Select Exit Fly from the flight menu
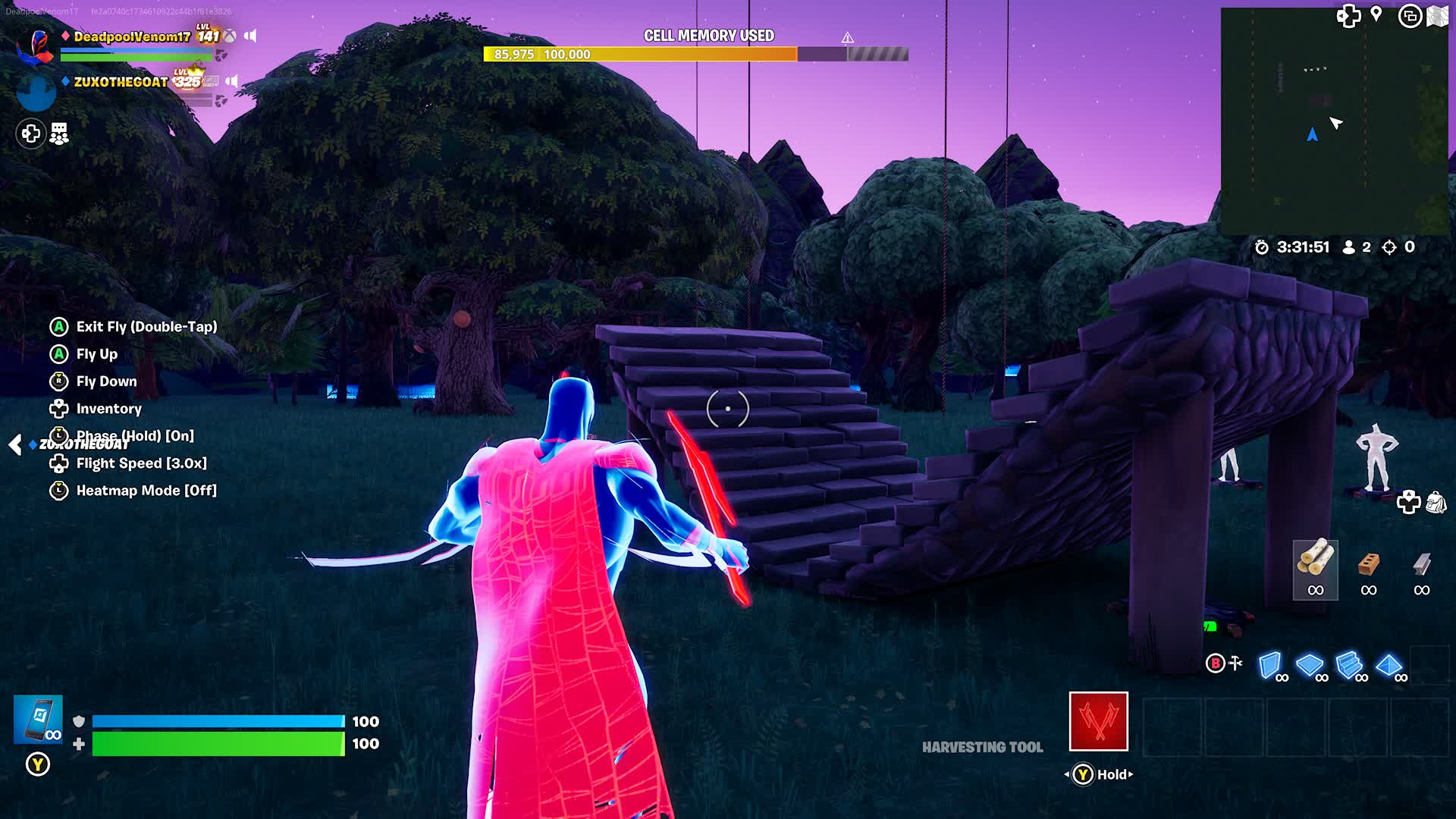This screenshot has width=1456, height=819. [x=144, y=327]
